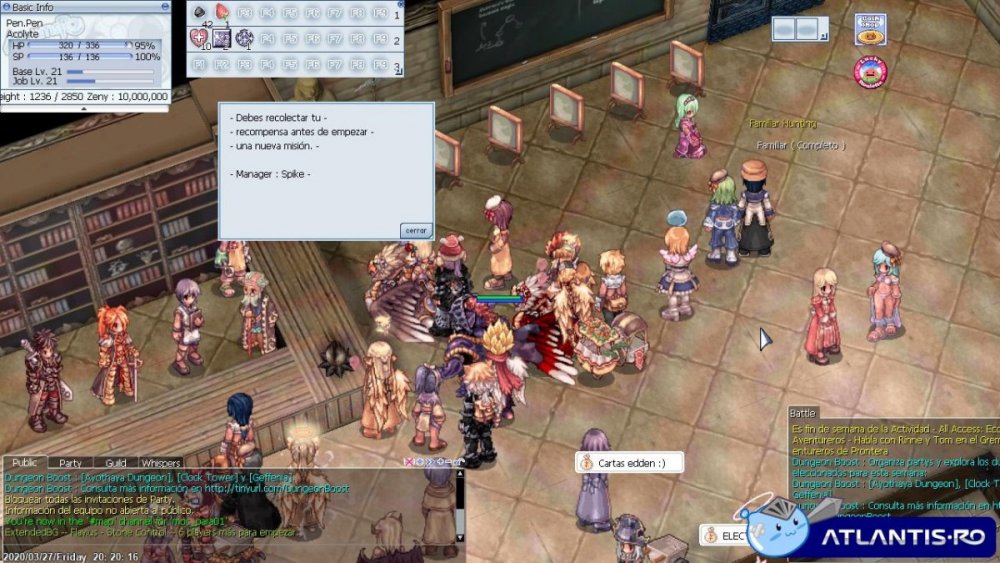
Task: Show the Whispers chat tab
Action: point(161,463)
